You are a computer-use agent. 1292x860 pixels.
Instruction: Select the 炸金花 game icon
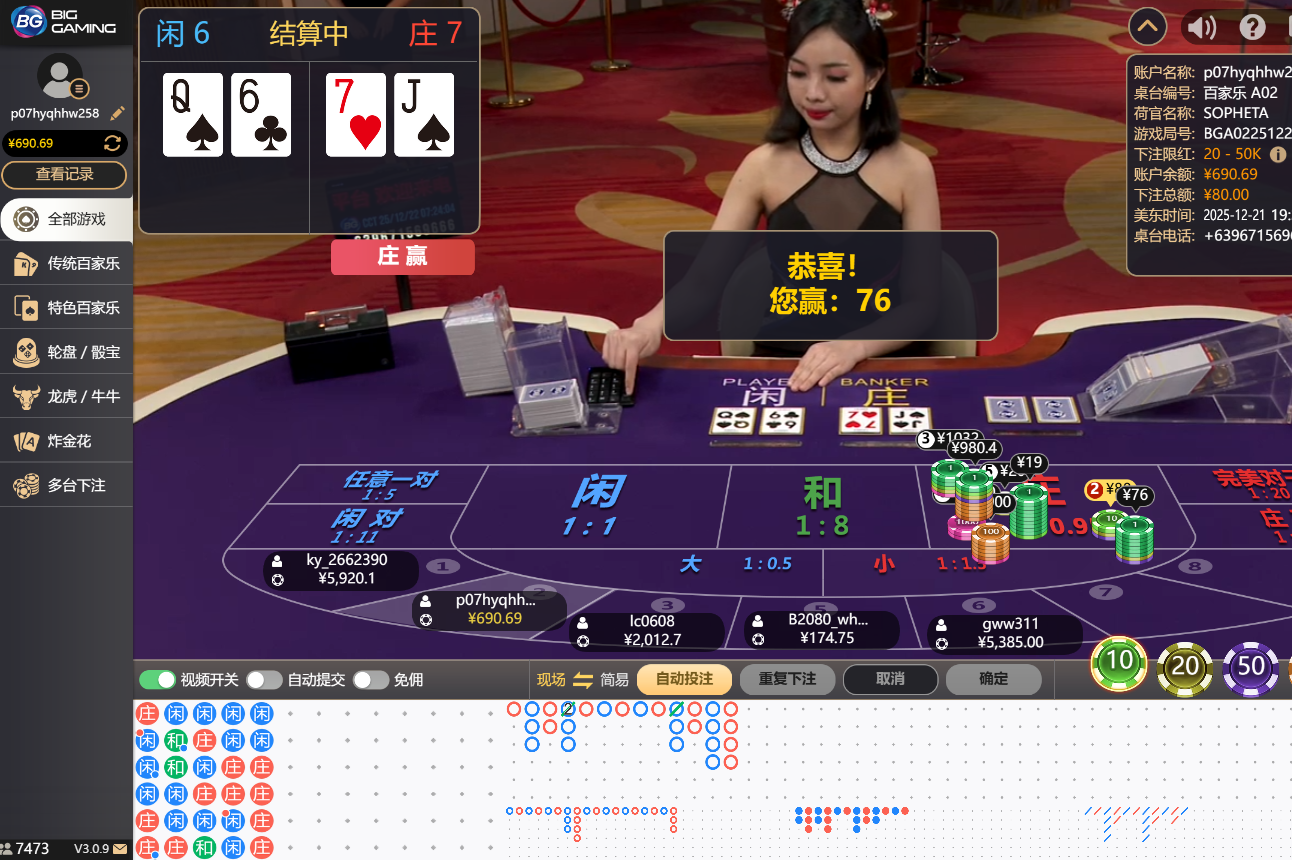point(66,439)
